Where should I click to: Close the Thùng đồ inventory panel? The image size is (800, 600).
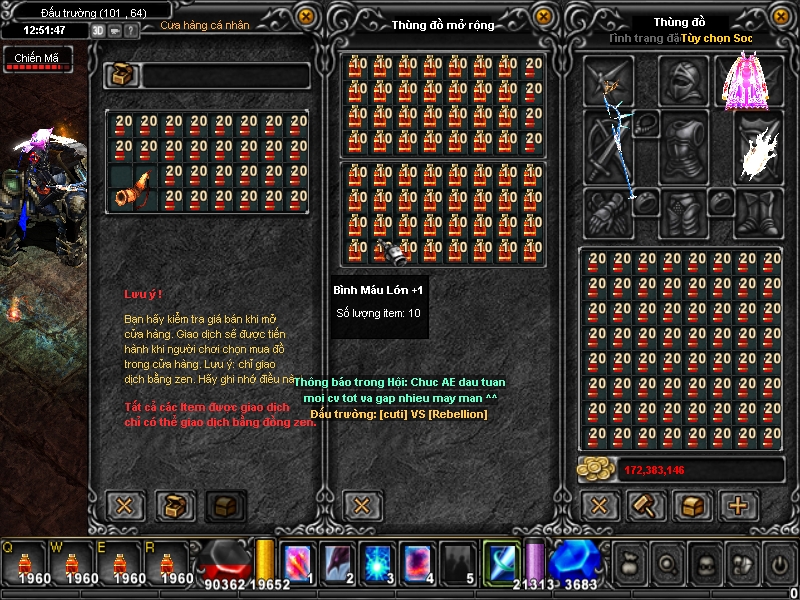click(782, 16)
